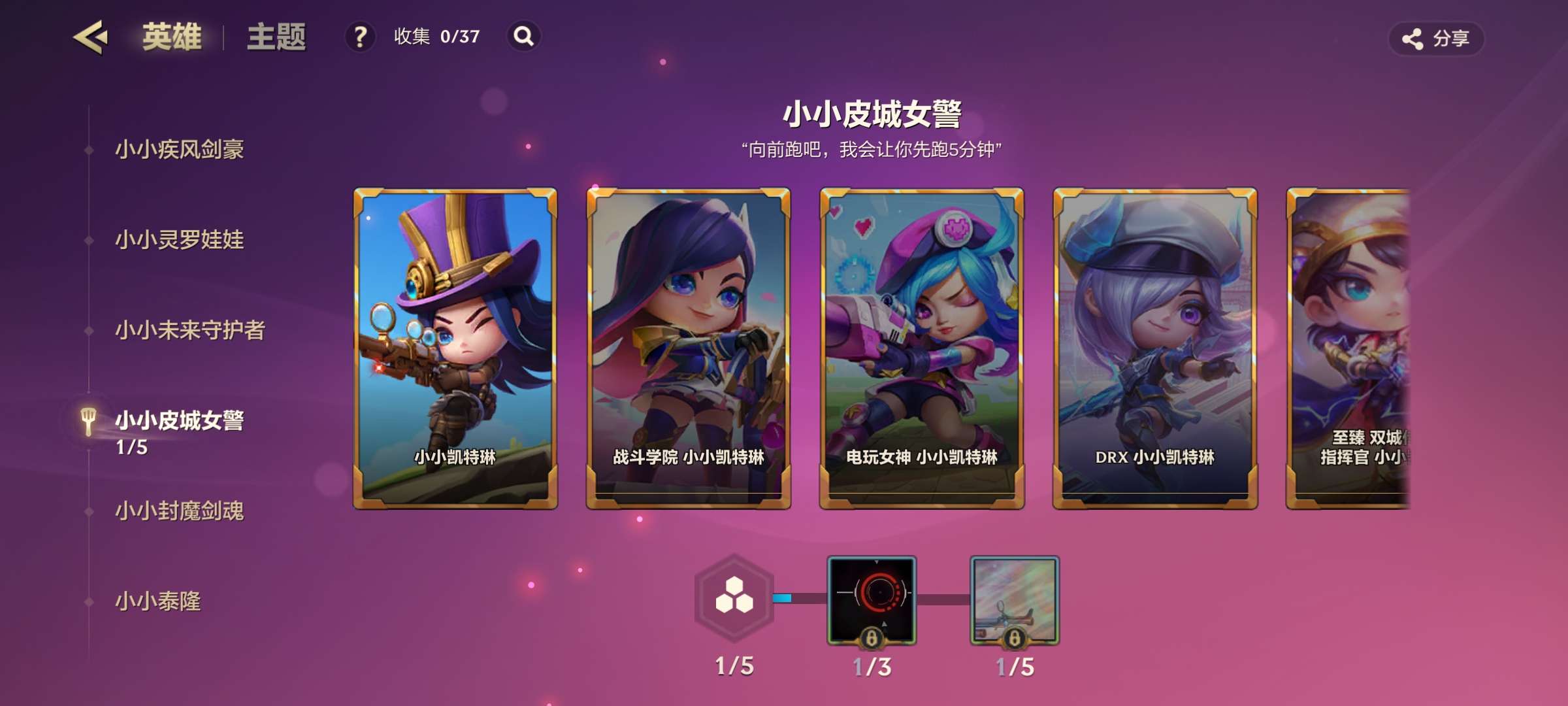Select 小小疾风剑豪 in the hero list
The image size is (1568, 706).
(179, 150)
